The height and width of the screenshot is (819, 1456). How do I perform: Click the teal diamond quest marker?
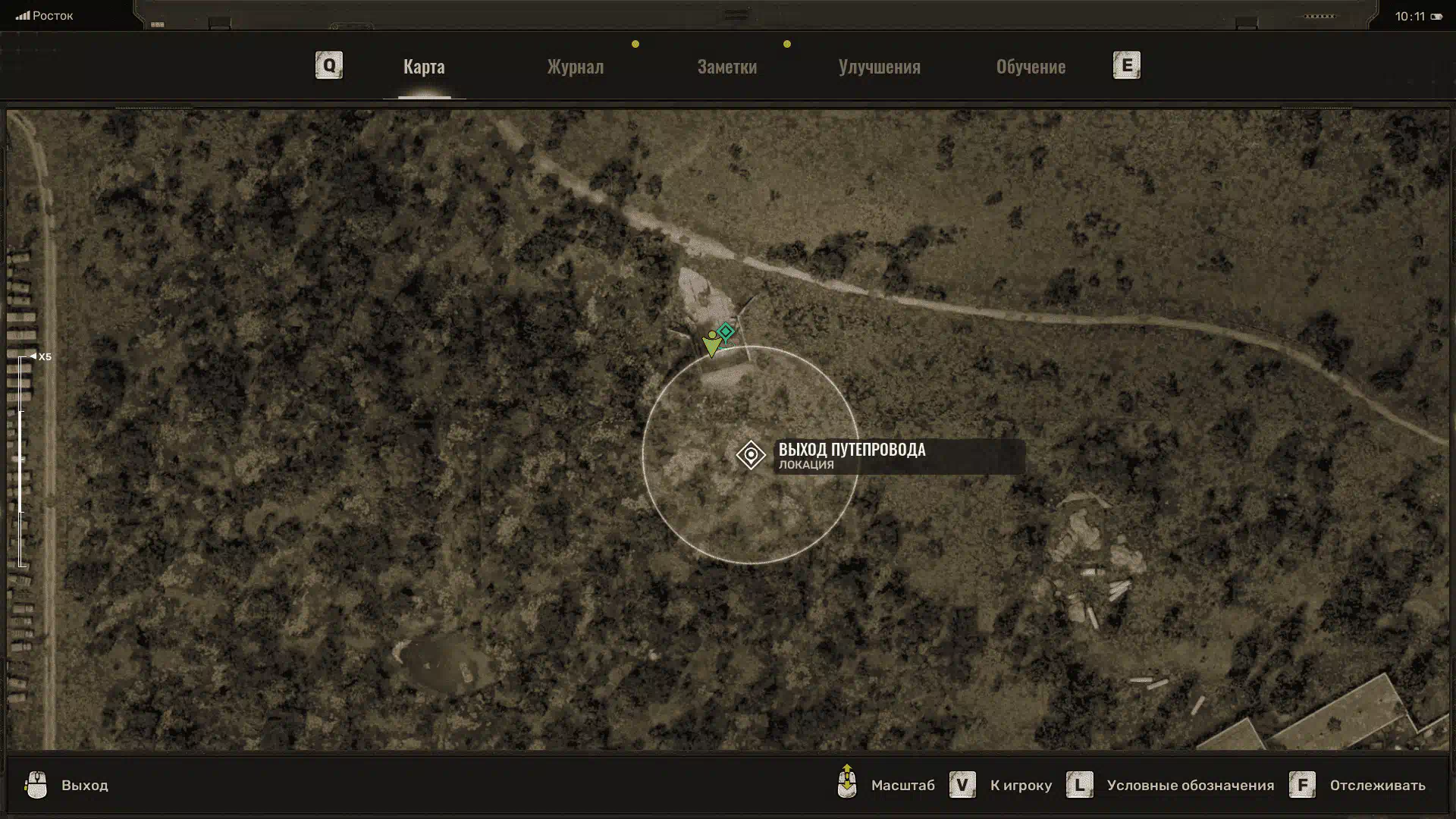tap(726, 331)
